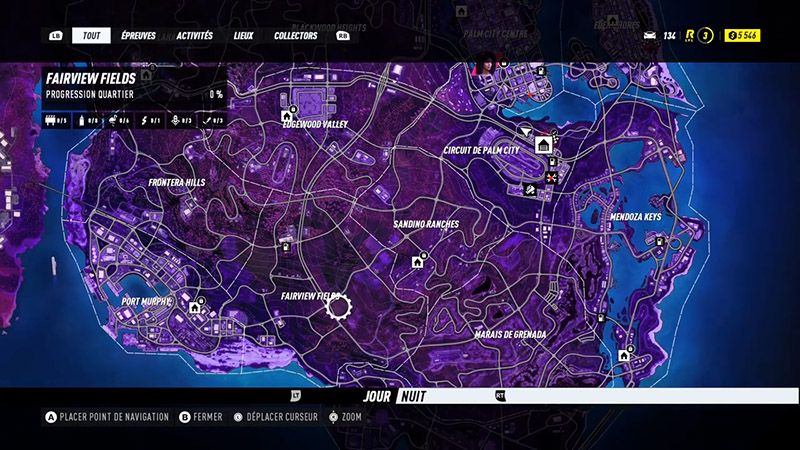Image resolution: width=800 pixels, height=450 pixels.
Task: Select the player arrow marker on the map
Action: [x=528, y=133]
